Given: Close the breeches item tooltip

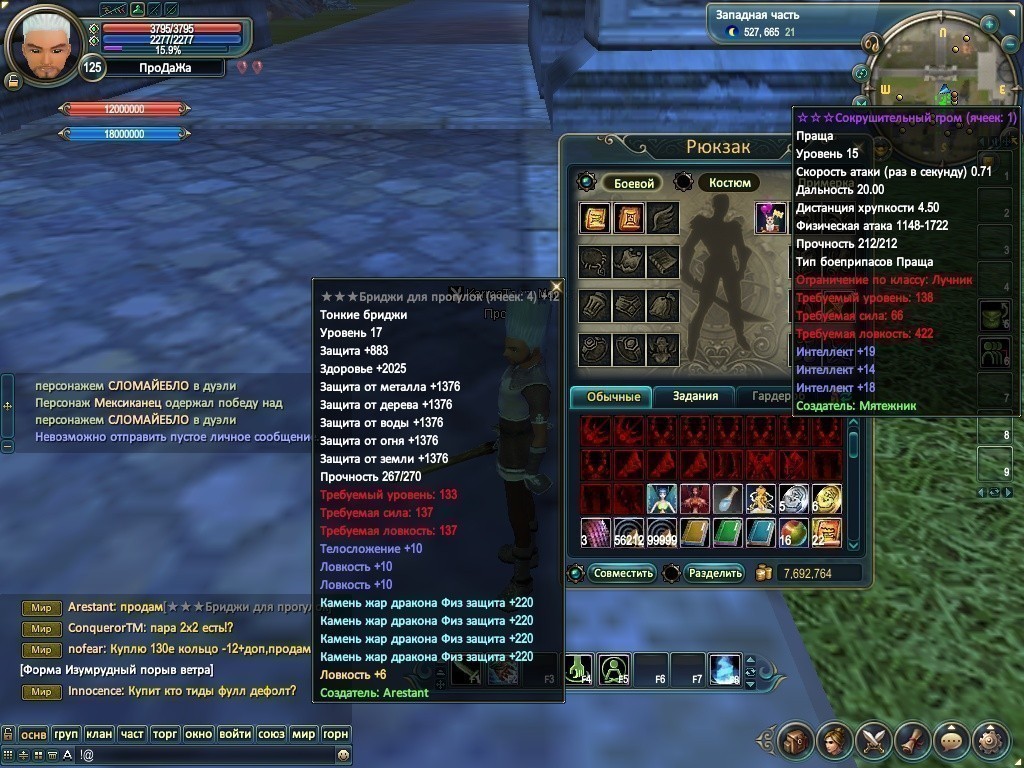Looking at the screenshot, I should (557, 288).
